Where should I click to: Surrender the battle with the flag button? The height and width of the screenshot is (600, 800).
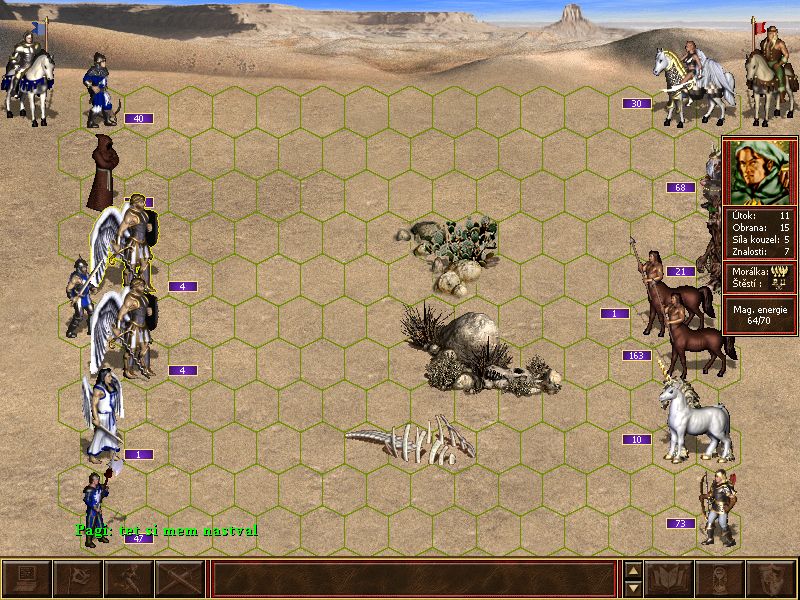[77, 579]
